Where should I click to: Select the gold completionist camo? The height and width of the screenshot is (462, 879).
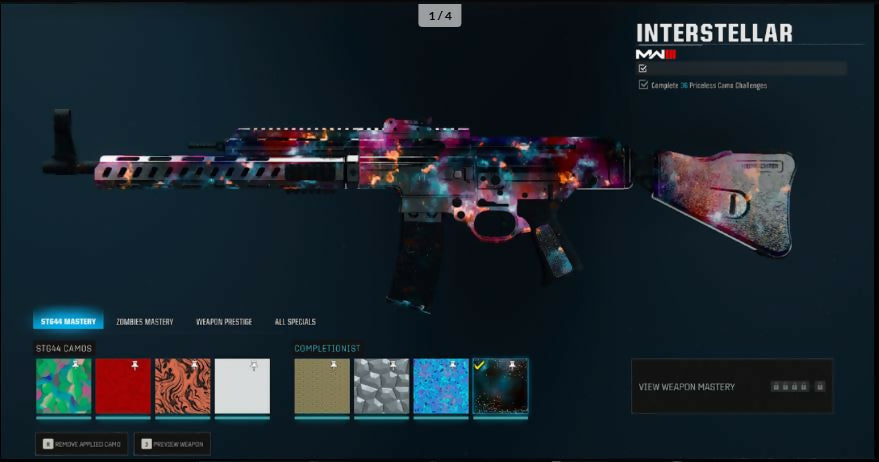coord(322,386)
